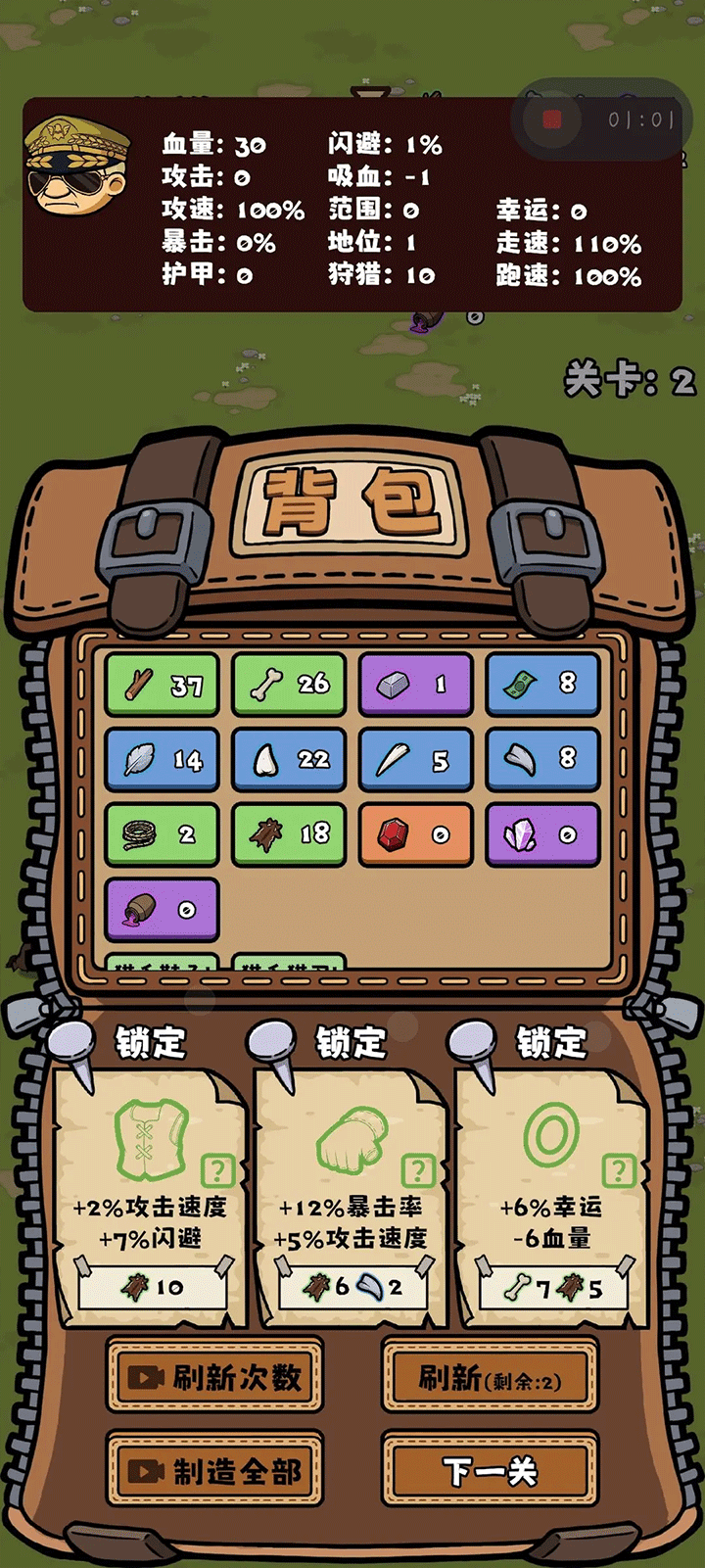Image resolution: width=705 pixels, height=1568 pixels.
Task: Select the wood sticks slot showing 37
Action: tap(162, 685)
